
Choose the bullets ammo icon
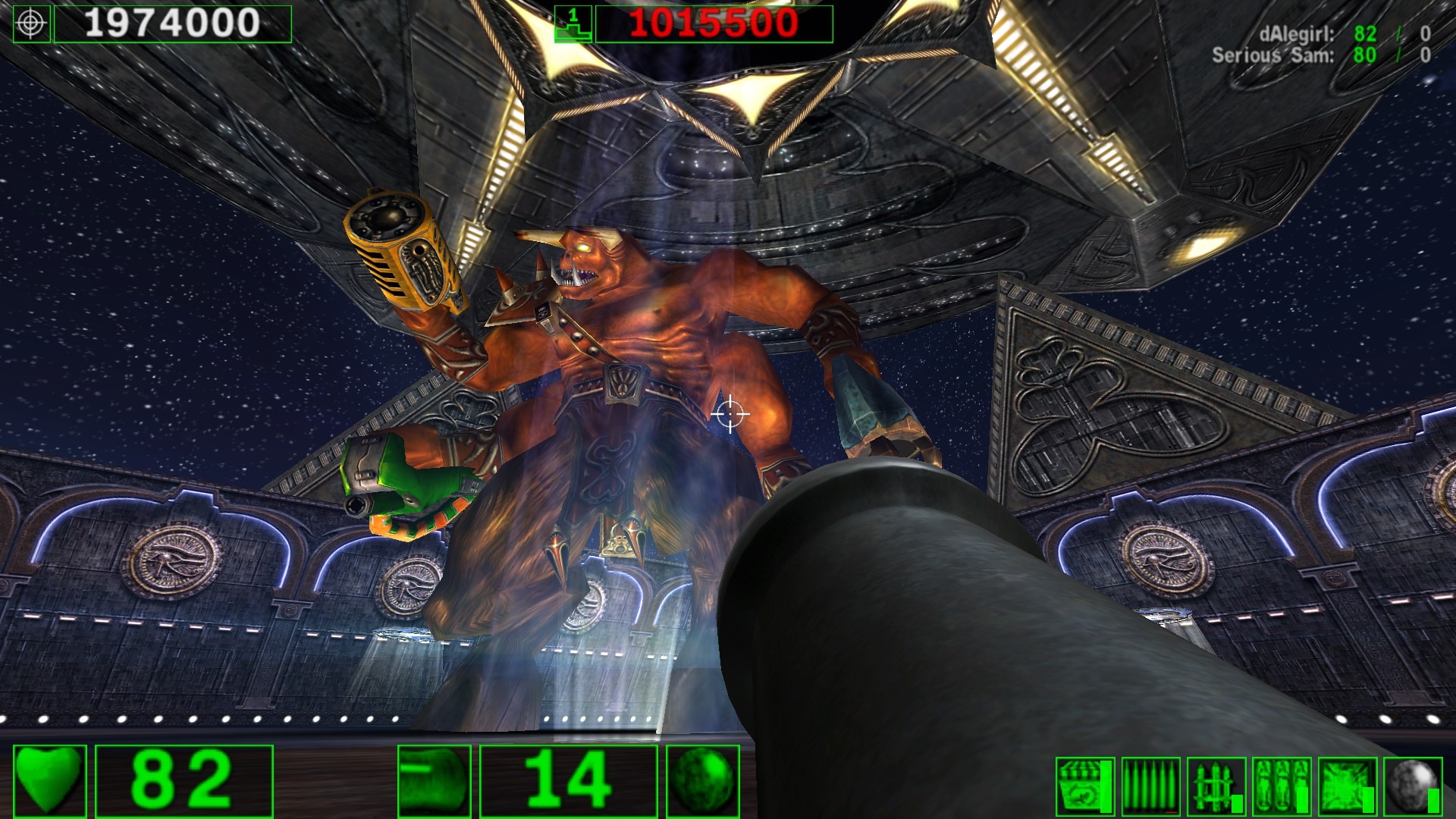pos(1150,786)
